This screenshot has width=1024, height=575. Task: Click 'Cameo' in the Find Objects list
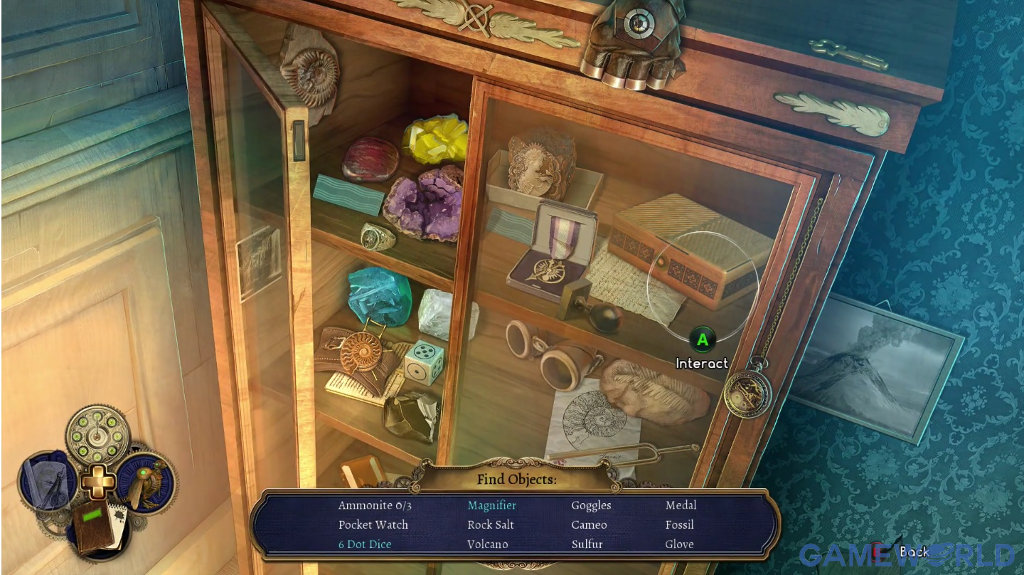click(589, 525)
